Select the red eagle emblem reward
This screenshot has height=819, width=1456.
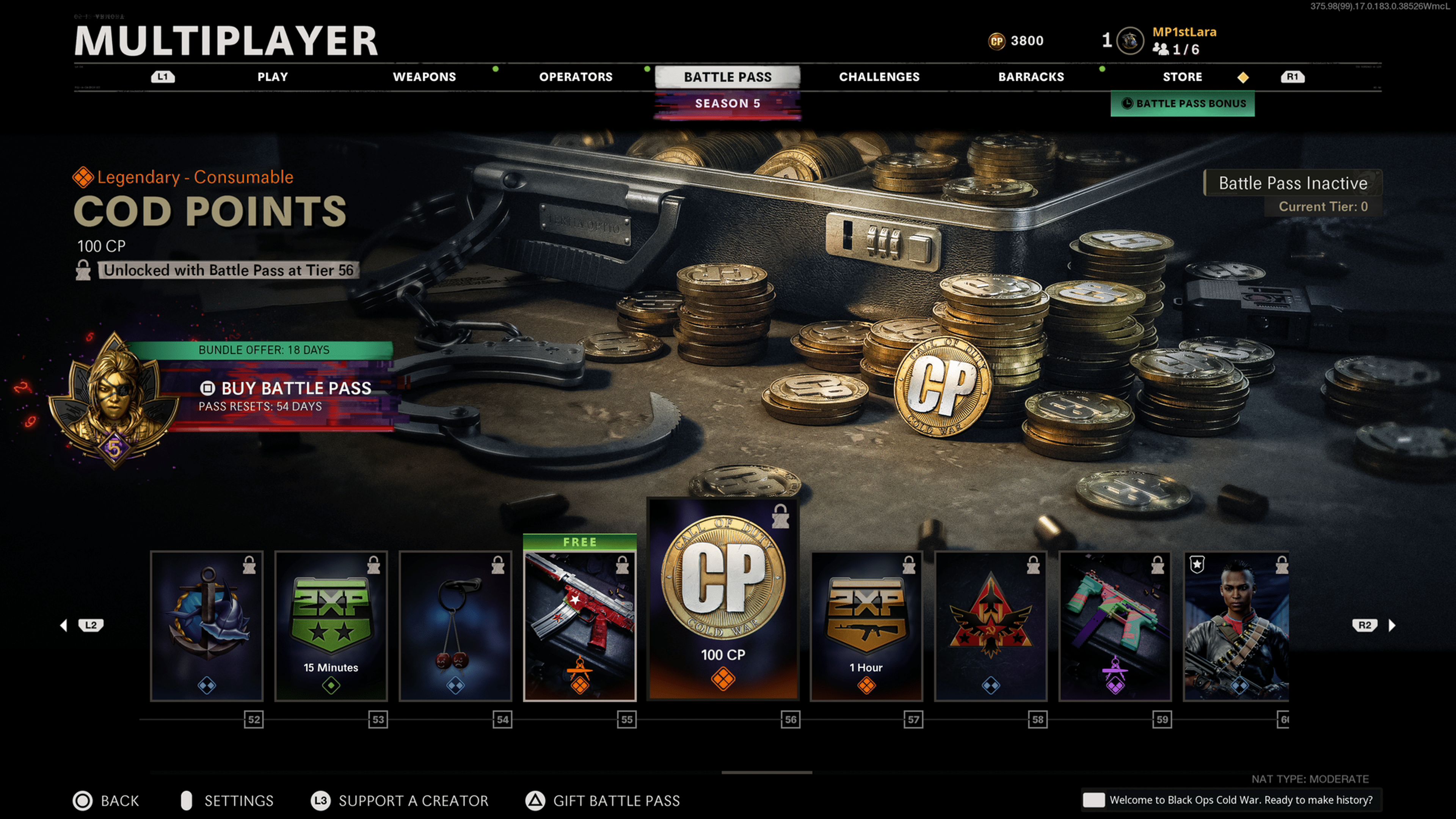(x=991, y=626)
